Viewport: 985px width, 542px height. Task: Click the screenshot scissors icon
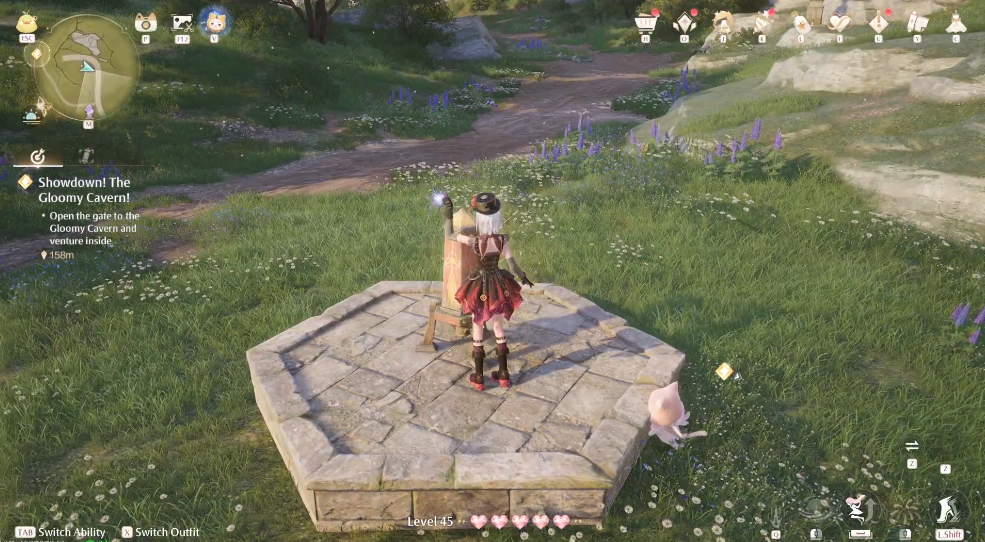(x=182, y=22)
